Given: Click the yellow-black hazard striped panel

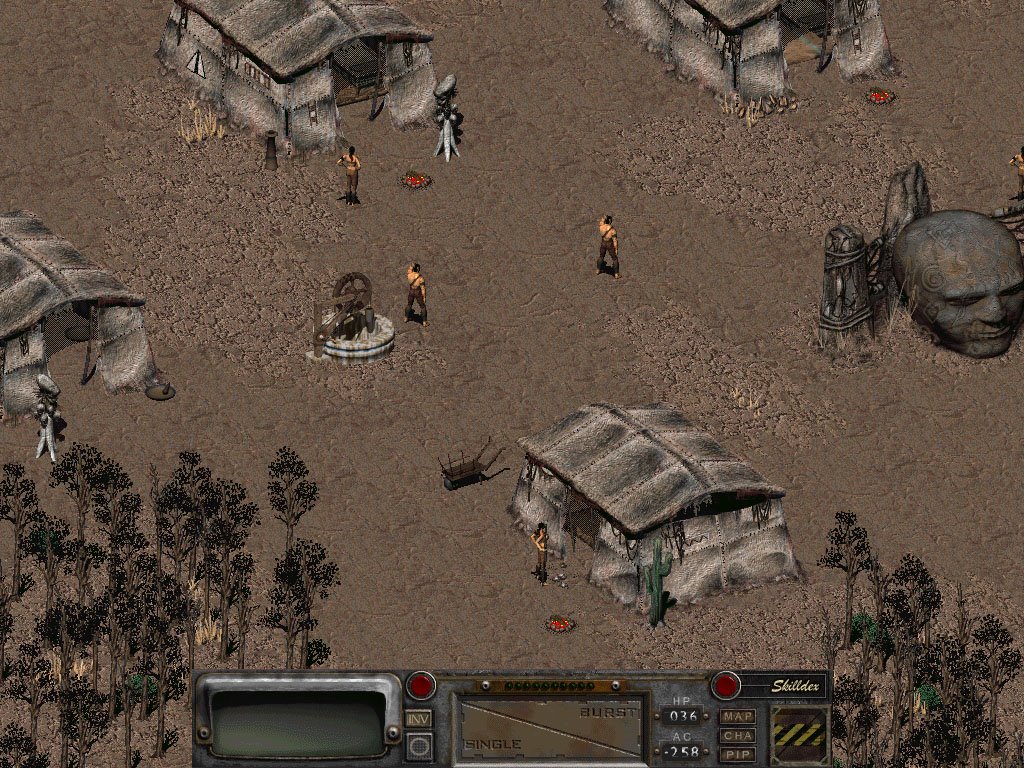Looking at the screenshot, I should coord(800,735).
